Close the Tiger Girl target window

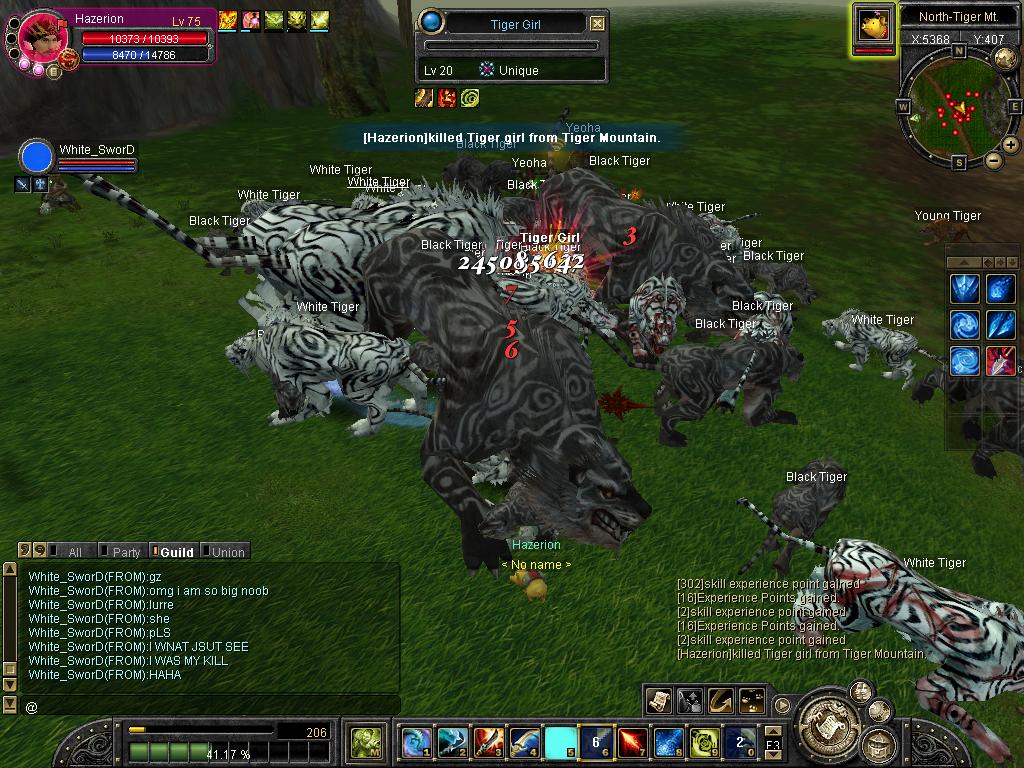597,23
